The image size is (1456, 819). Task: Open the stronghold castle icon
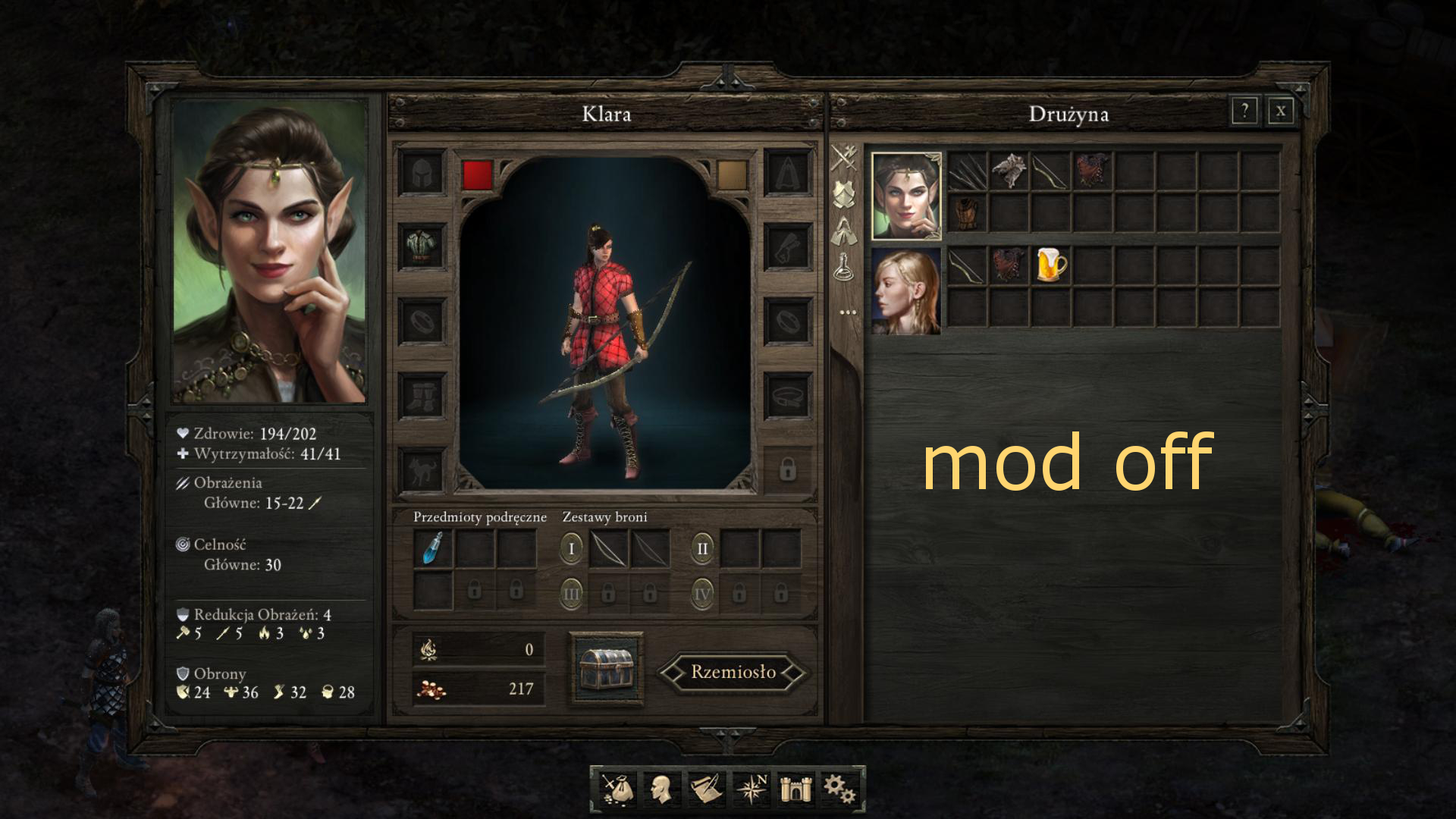[796, 789]
